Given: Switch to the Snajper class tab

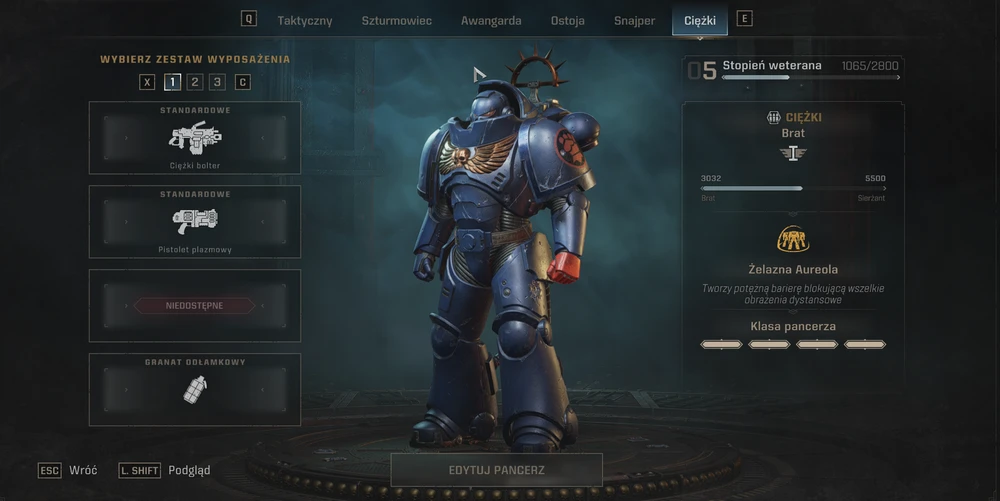Looking at the screenshot, I should [x=634, y=20].
